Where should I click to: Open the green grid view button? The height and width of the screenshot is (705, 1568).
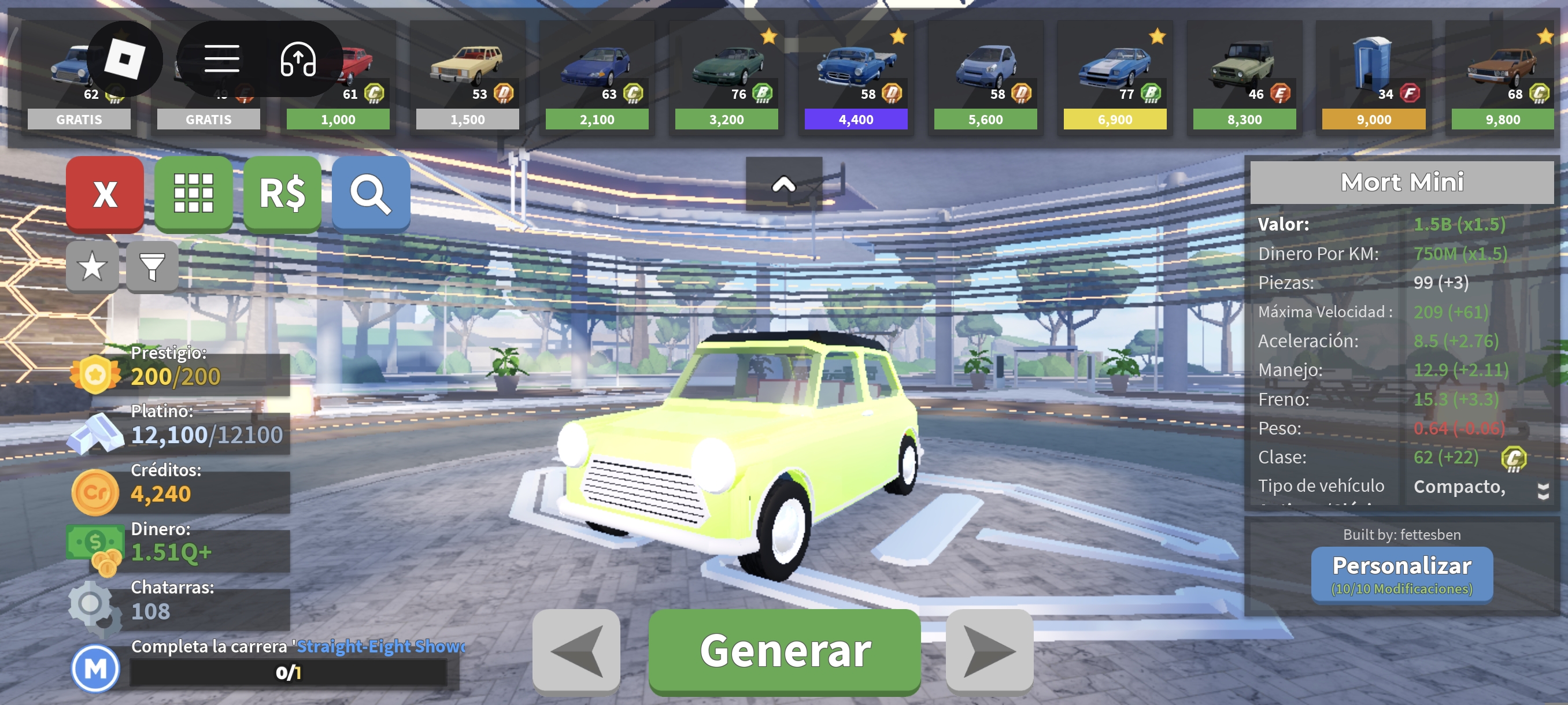coord(194,194)
